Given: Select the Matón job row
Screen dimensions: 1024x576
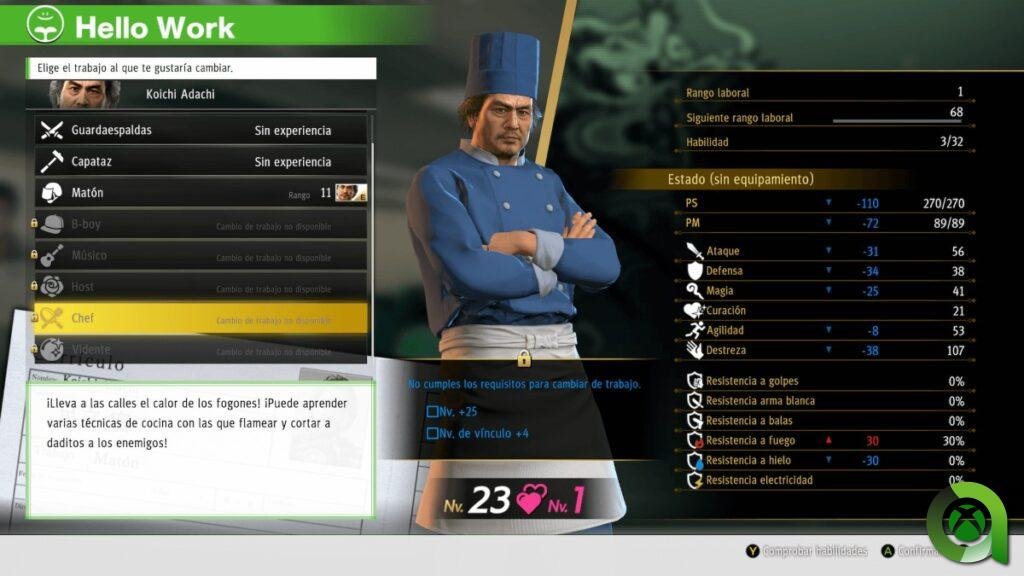Looking at the screenshot, I should (200, 193).
